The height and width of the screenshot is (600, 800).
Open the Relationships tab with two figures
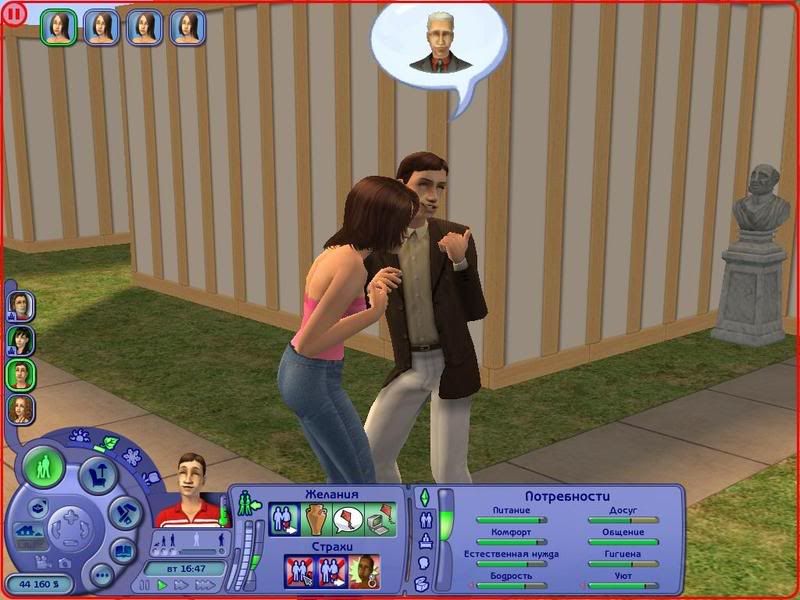tap(423, 519)
